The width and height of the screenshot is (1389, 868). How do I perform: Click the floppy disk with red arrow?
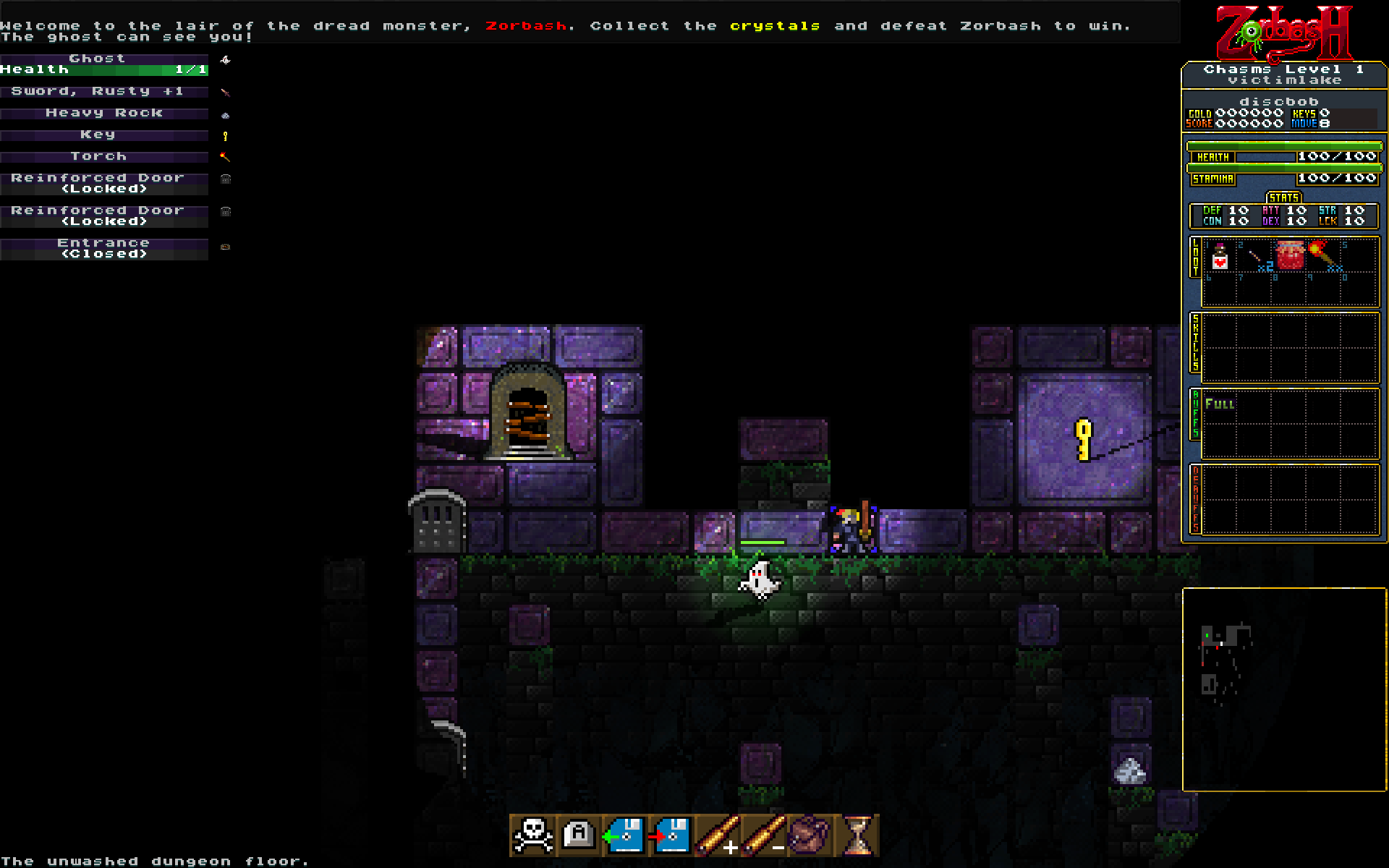tap(671, 835)
